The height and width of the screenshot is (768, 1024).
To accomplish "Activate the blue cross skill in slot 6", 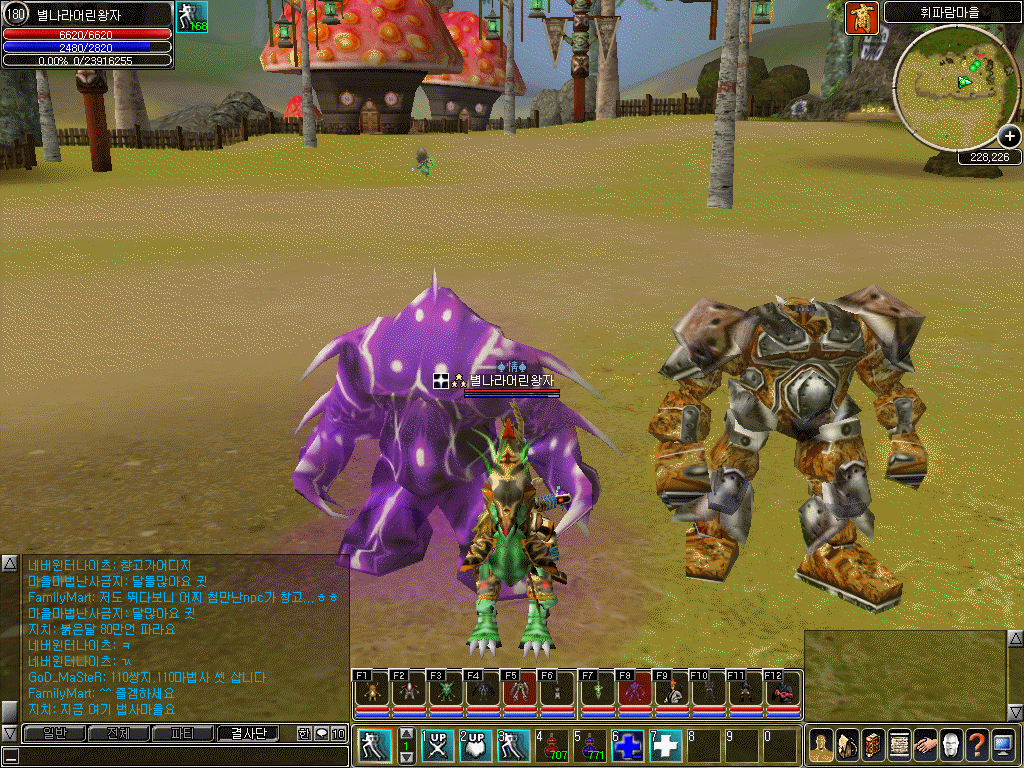I will (628, 745).
